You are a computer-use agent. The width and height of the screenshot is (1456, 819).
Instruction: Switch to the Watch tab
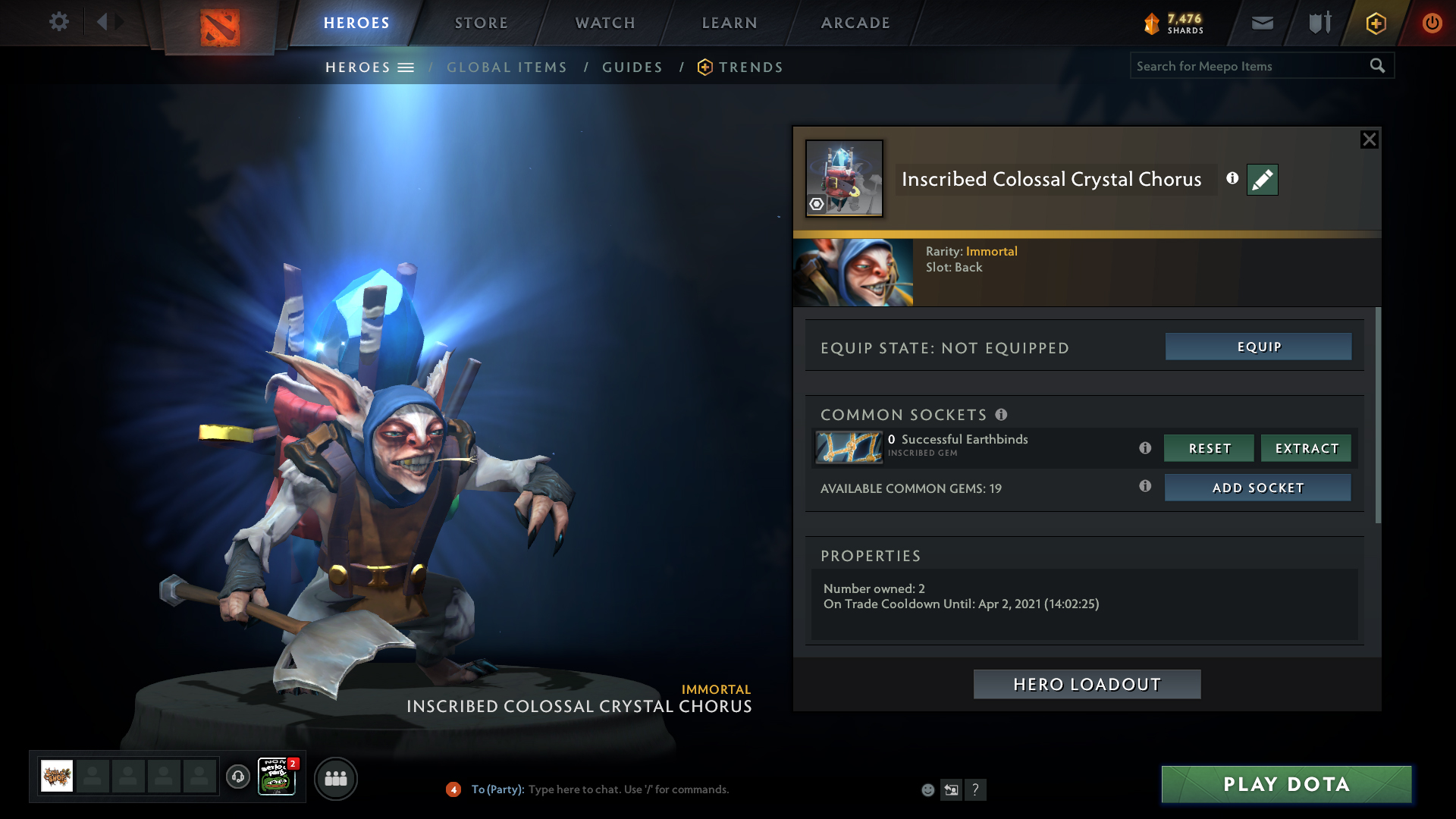pos(605,23)
